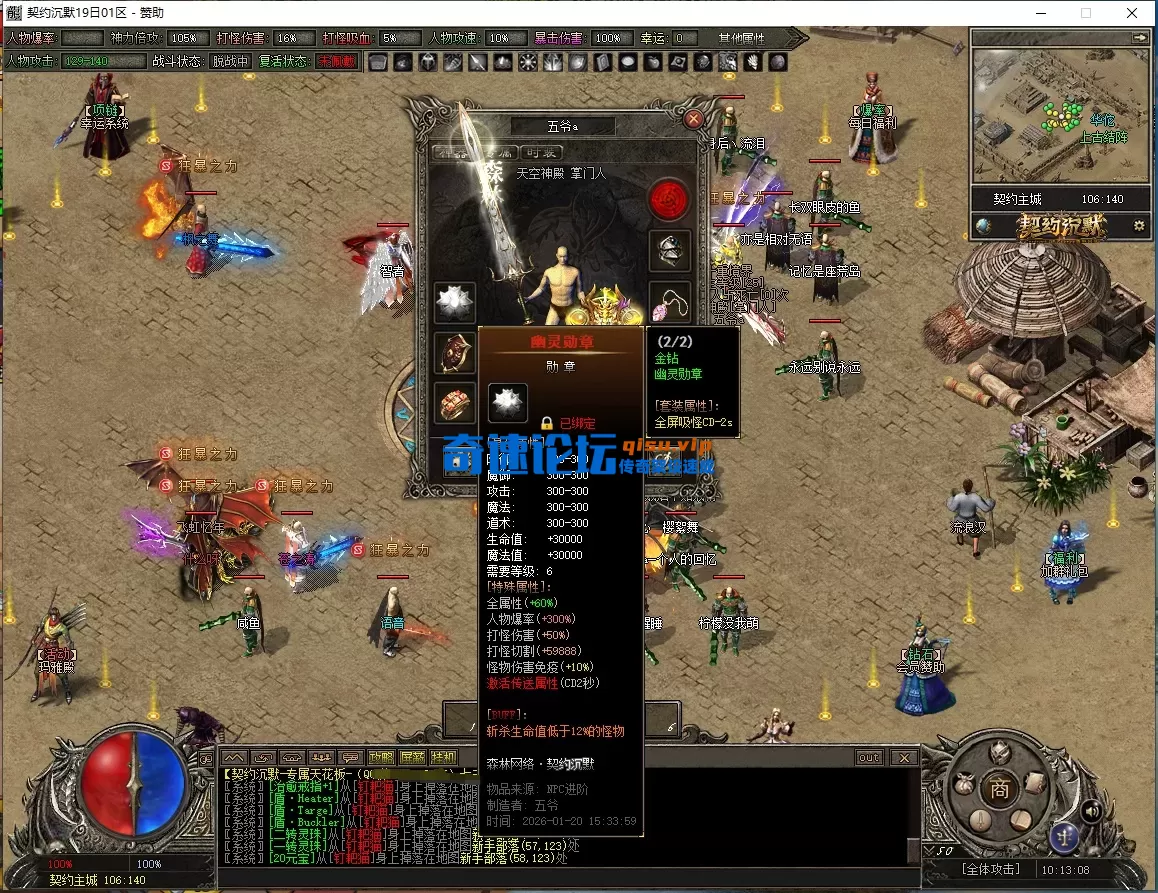Select the red bracelet equipment slot
The height and width of the screenshot is (893, 1158).
(x=454, y=353)
